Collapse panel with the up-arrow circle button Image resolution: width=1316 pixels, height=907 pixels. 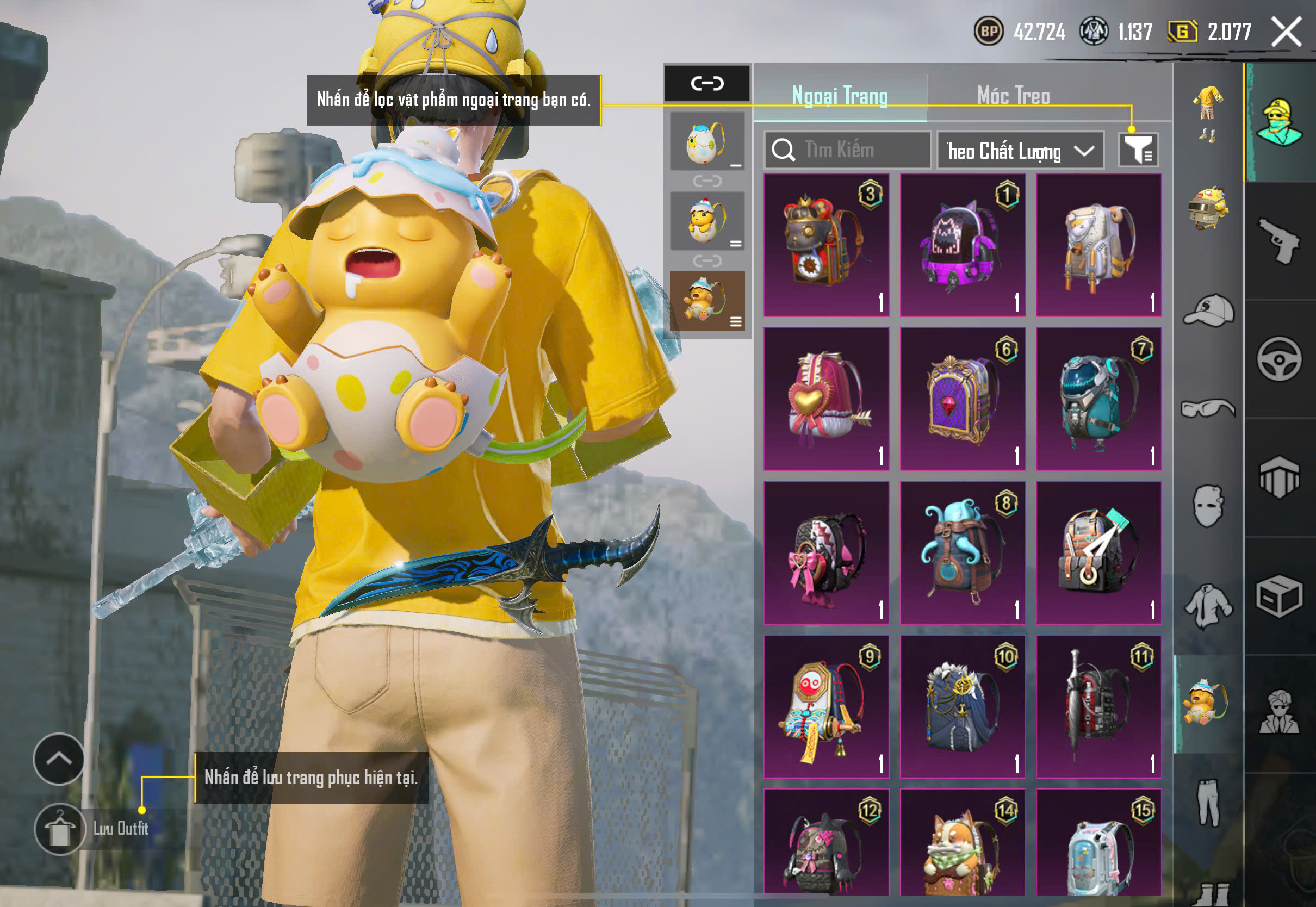[x=59, y=759]
